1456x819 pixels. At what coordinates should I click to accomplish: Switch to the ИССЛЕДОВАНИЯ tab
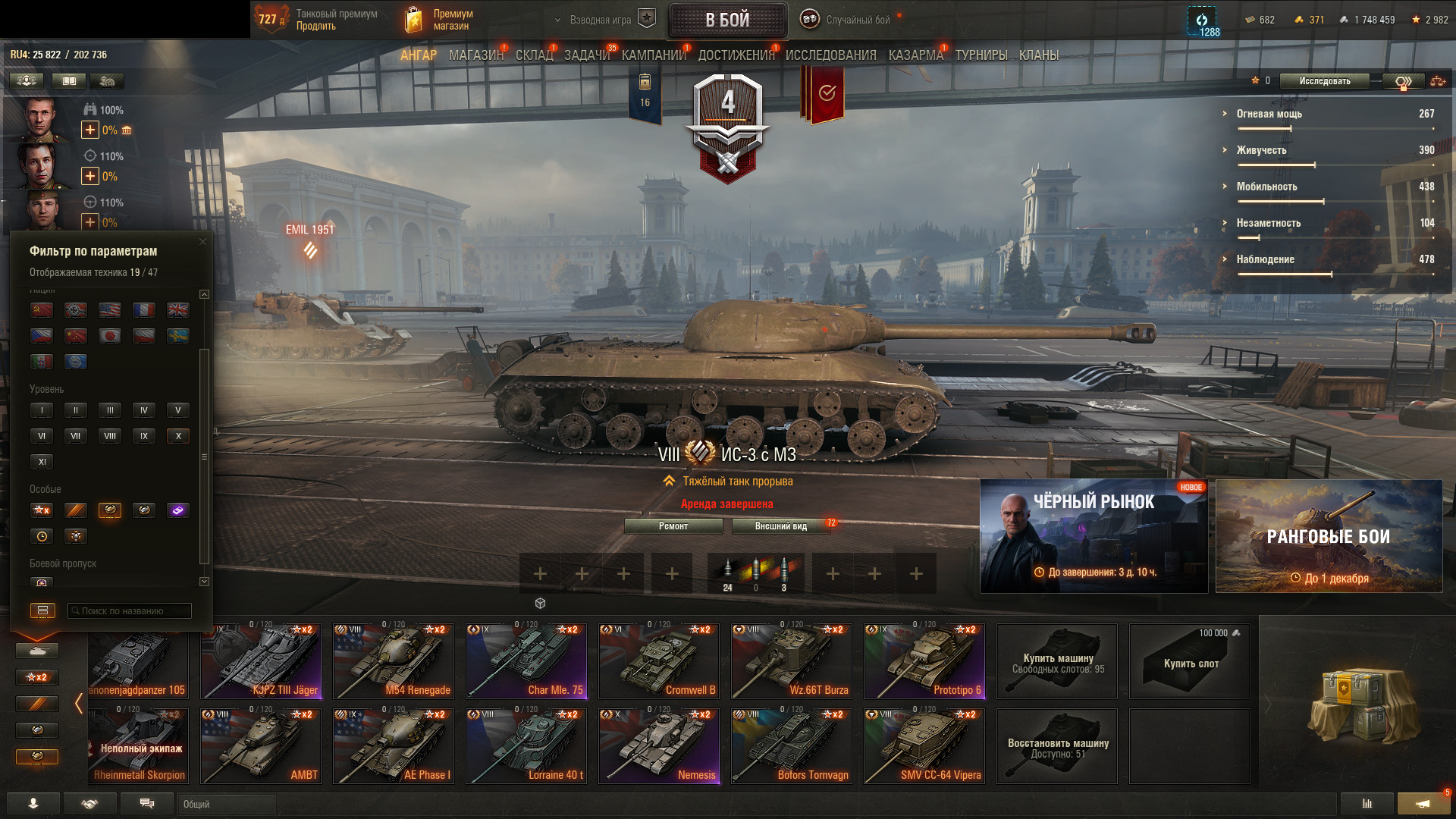coord(830,55)
